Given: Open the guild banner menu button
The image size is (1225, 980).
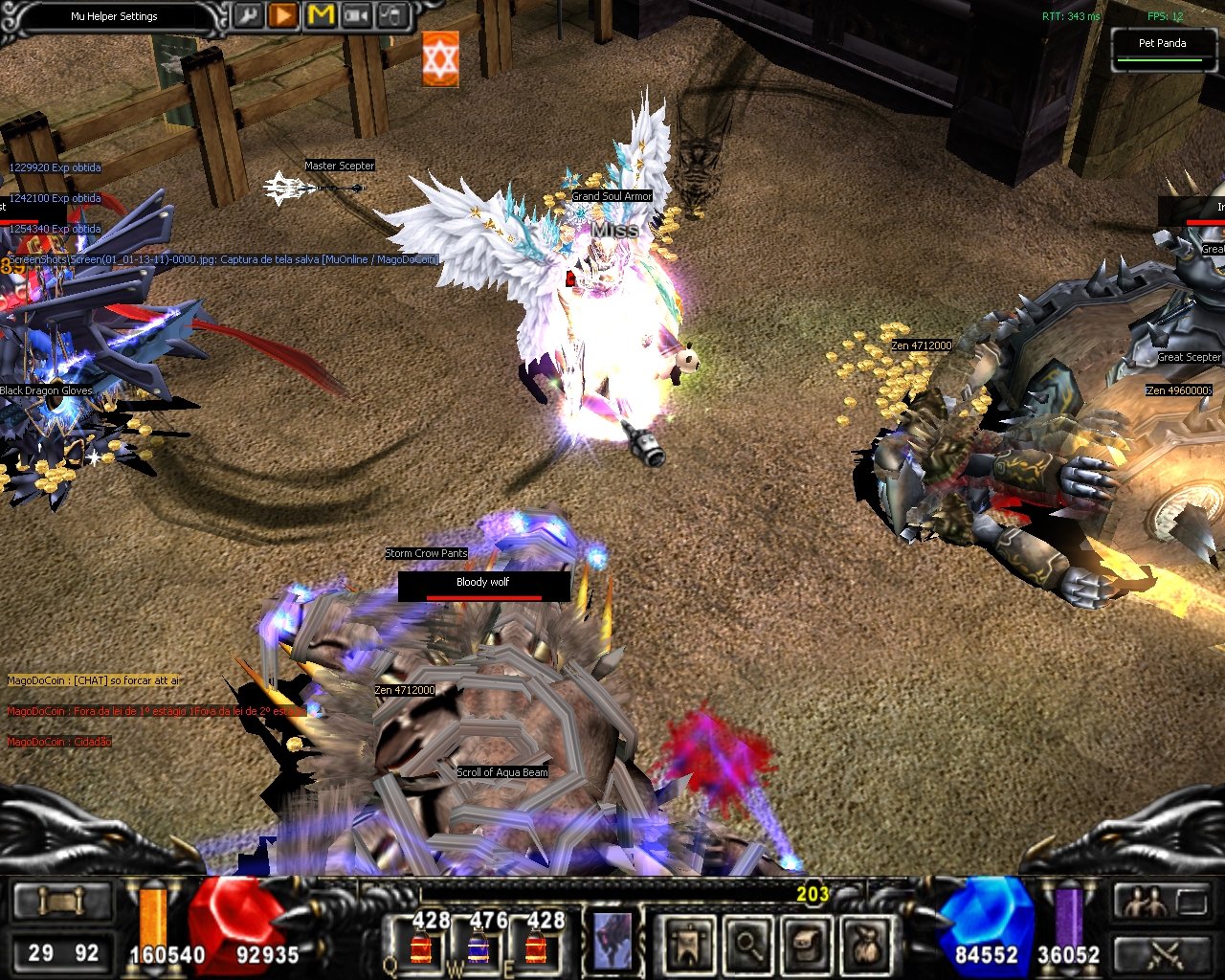Looking at the screenshot, I should 687,944.
